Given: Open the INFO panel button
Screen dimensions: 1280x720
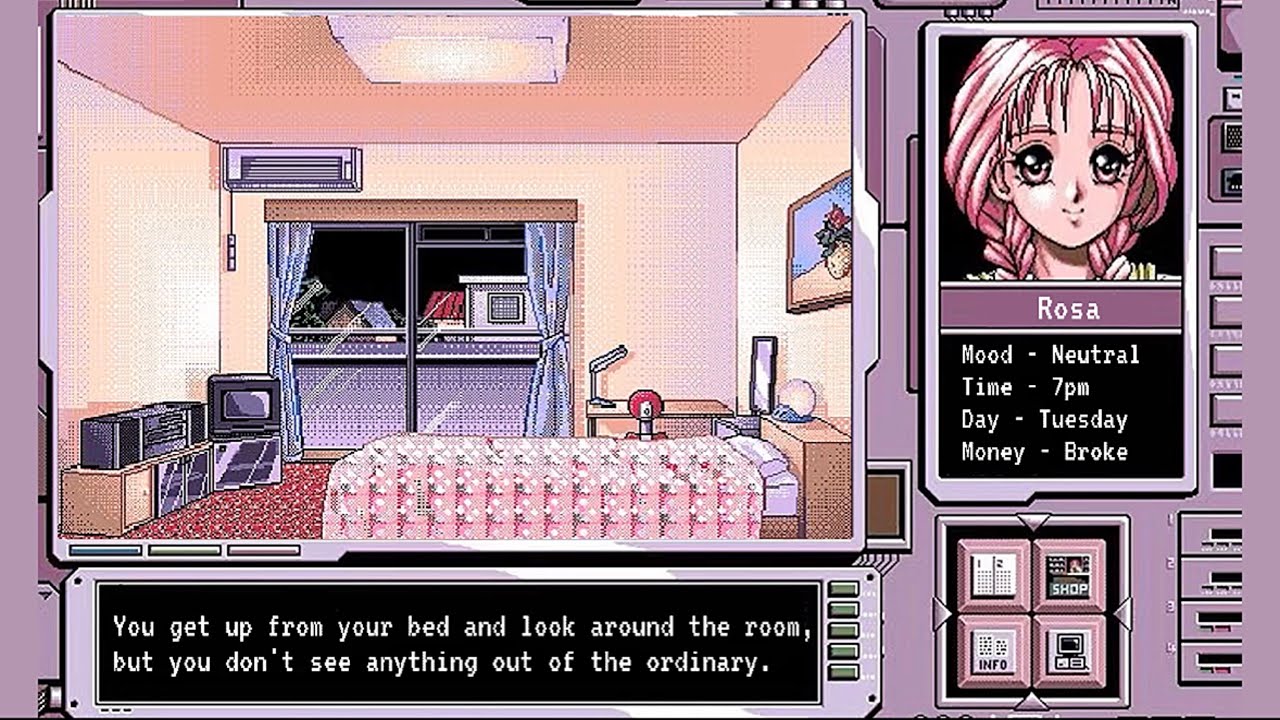Looking at the screenshot, I should (x=995, y=651).
